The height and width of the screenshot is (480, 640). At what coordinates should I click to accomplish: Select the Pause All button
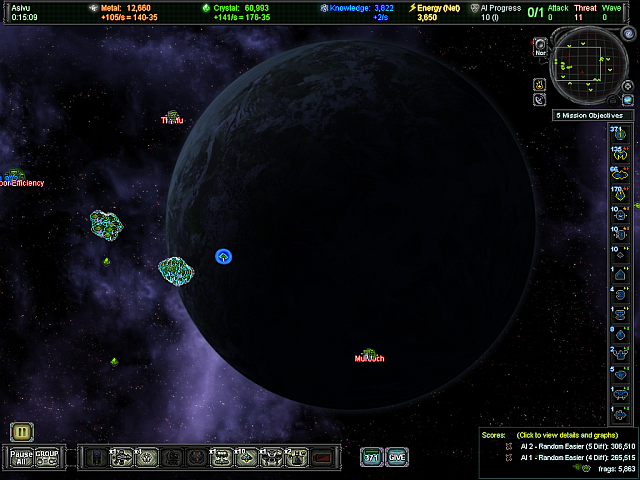coord(22,457)
